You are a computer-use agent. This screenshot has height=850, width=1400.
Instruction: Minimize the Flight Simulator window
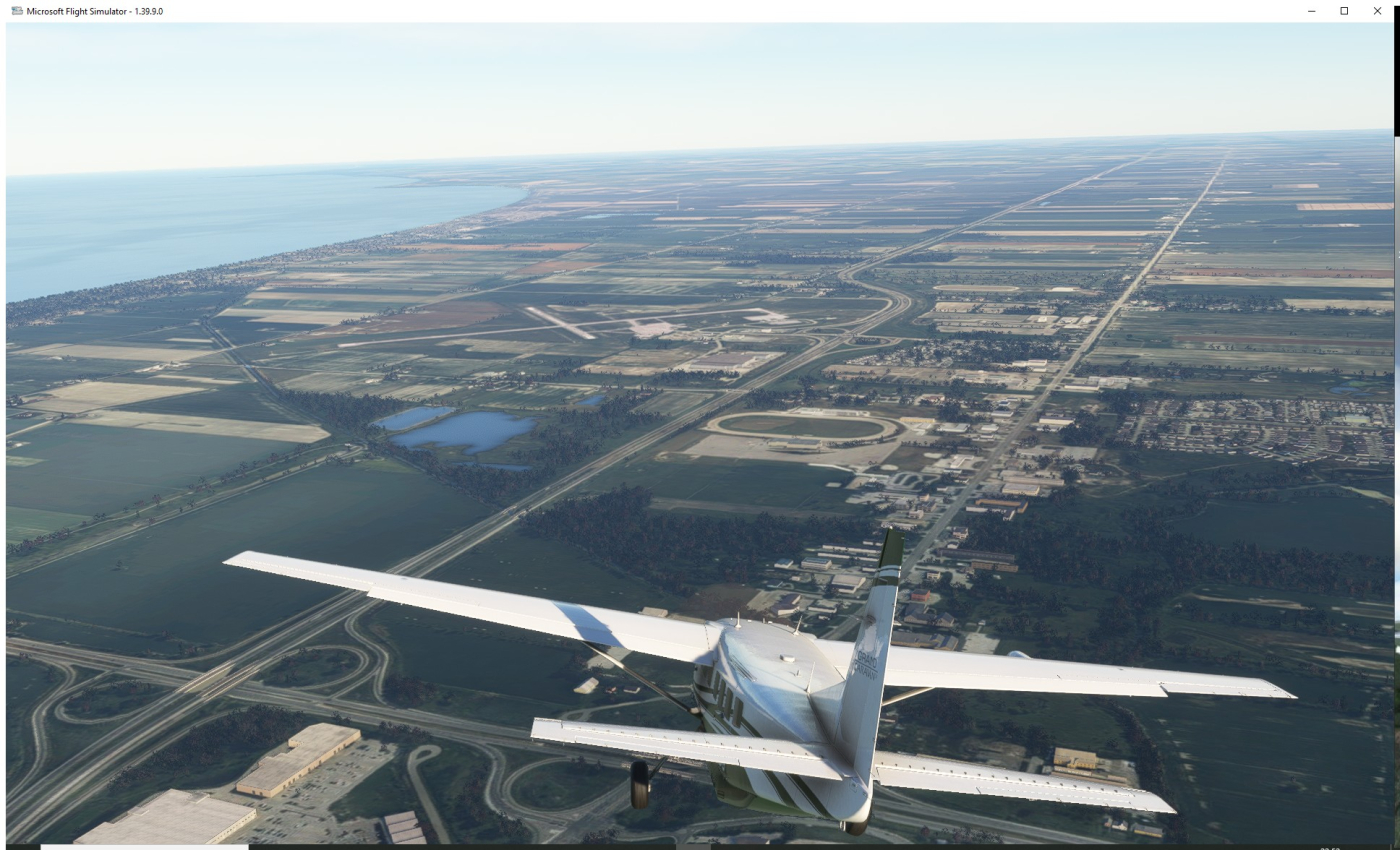1311,10
